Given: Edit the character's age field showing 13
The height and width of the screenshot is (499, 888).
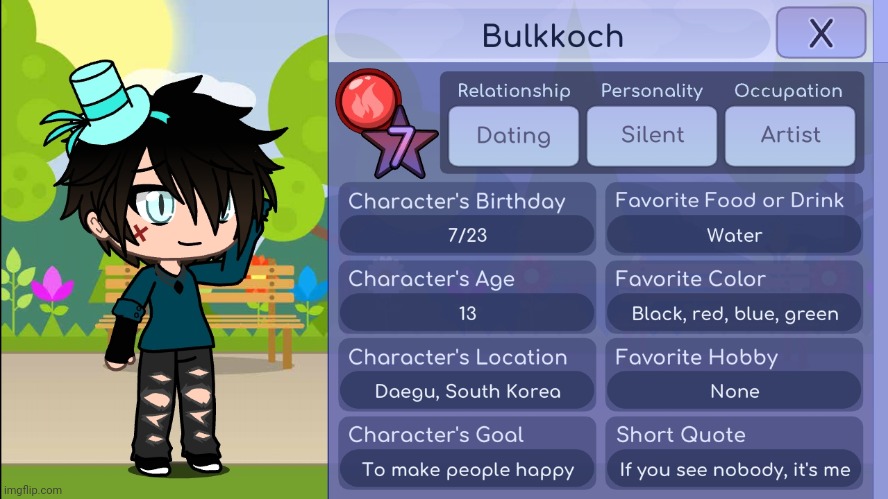Looking at the screenshot, I should coord(467,314).
